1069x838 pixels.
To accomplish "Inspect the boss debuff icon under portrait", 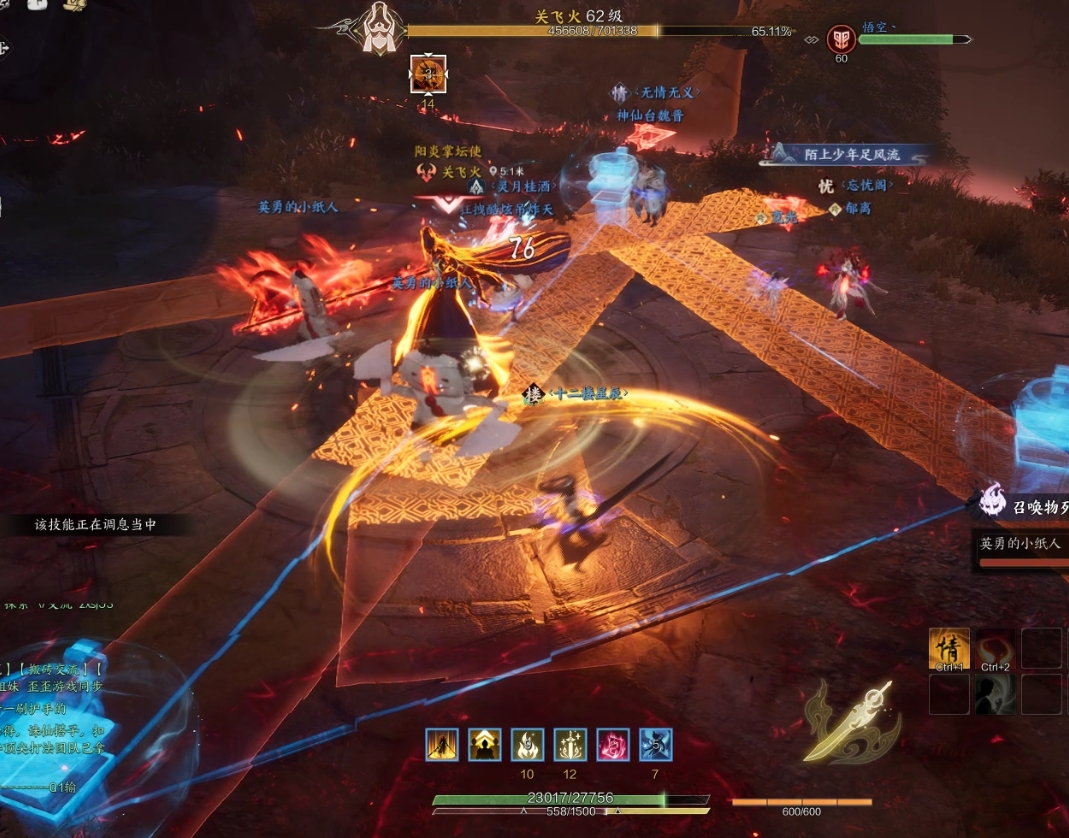I will pyautogui.click(x=428, y=74).
